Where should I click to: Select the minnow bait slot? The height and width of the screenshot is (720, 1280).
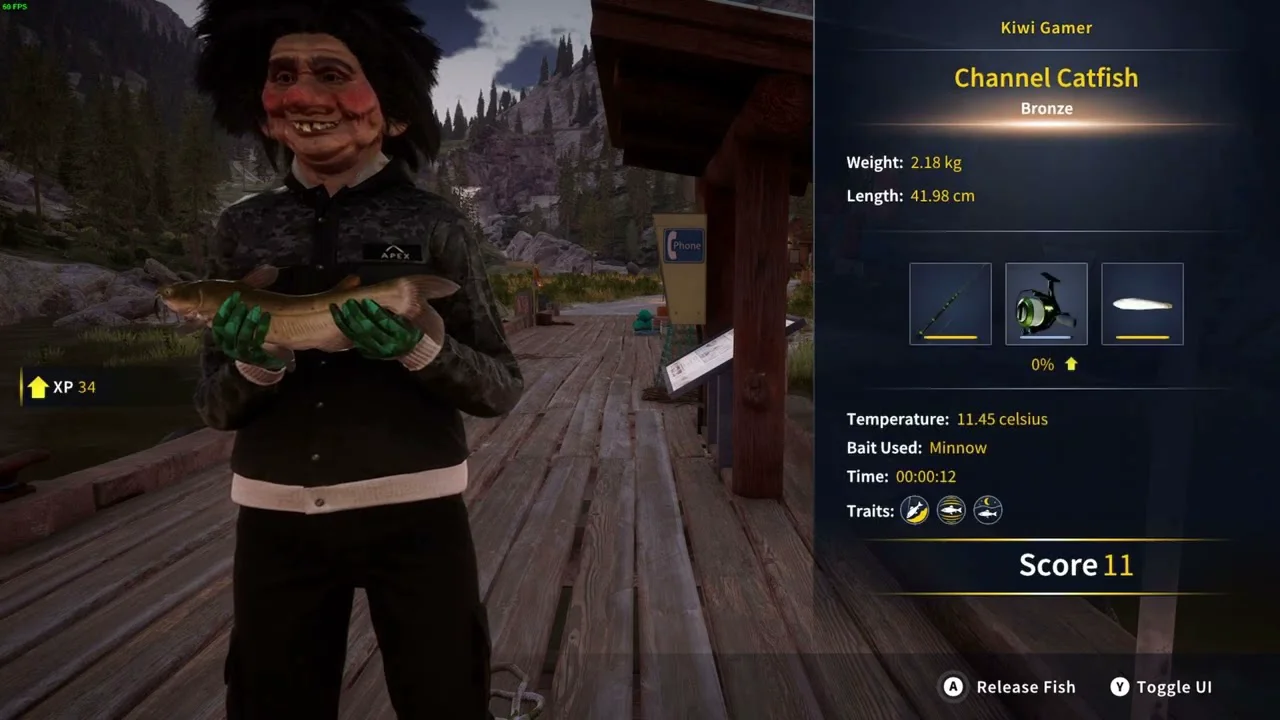pyautogui.click(x=1142, y=304)
